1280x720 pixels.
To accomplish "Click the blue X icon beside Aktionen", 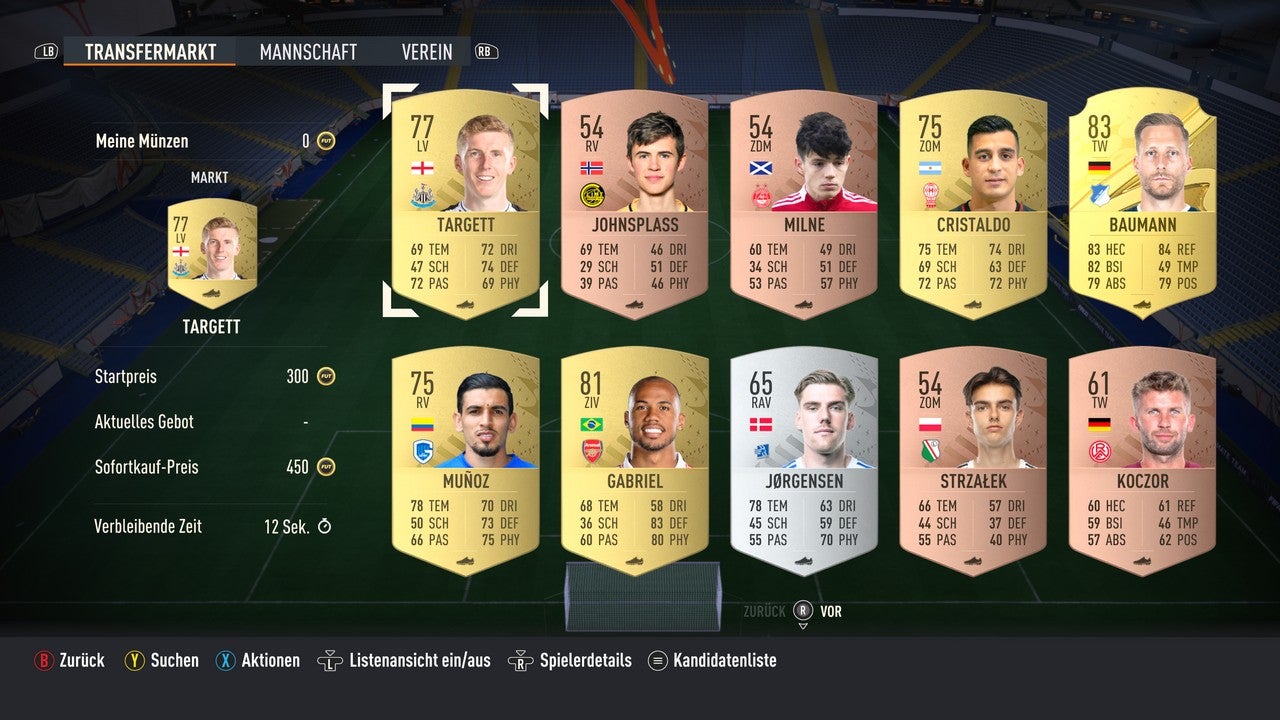I will pos(227,660).
